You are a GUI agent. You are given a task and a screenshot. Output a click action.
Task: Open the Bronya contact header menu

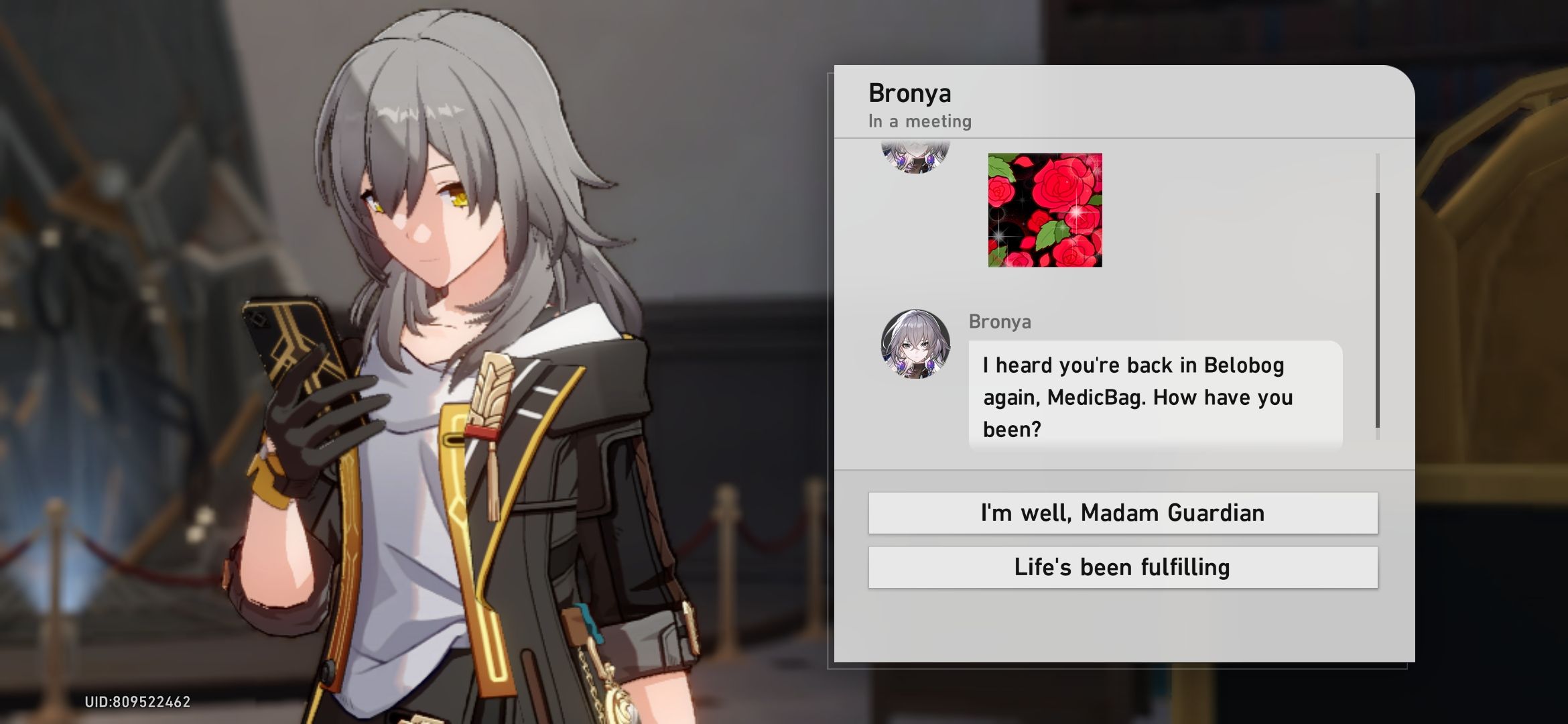910,93
